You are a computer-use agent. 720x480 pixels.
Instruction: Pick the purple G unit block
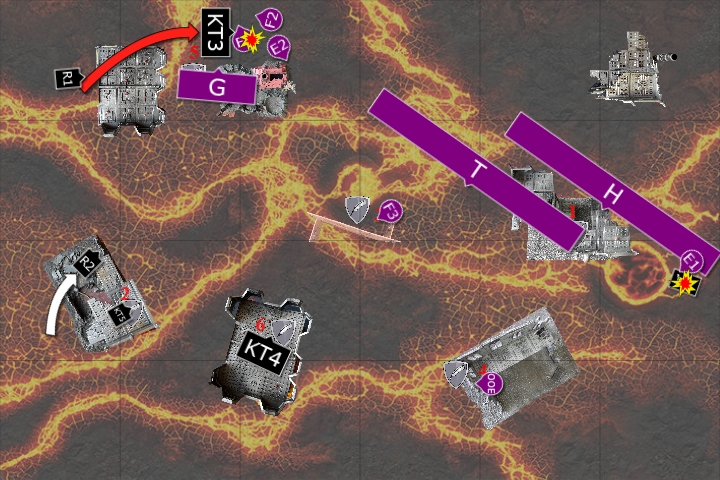tap(215, 86)
